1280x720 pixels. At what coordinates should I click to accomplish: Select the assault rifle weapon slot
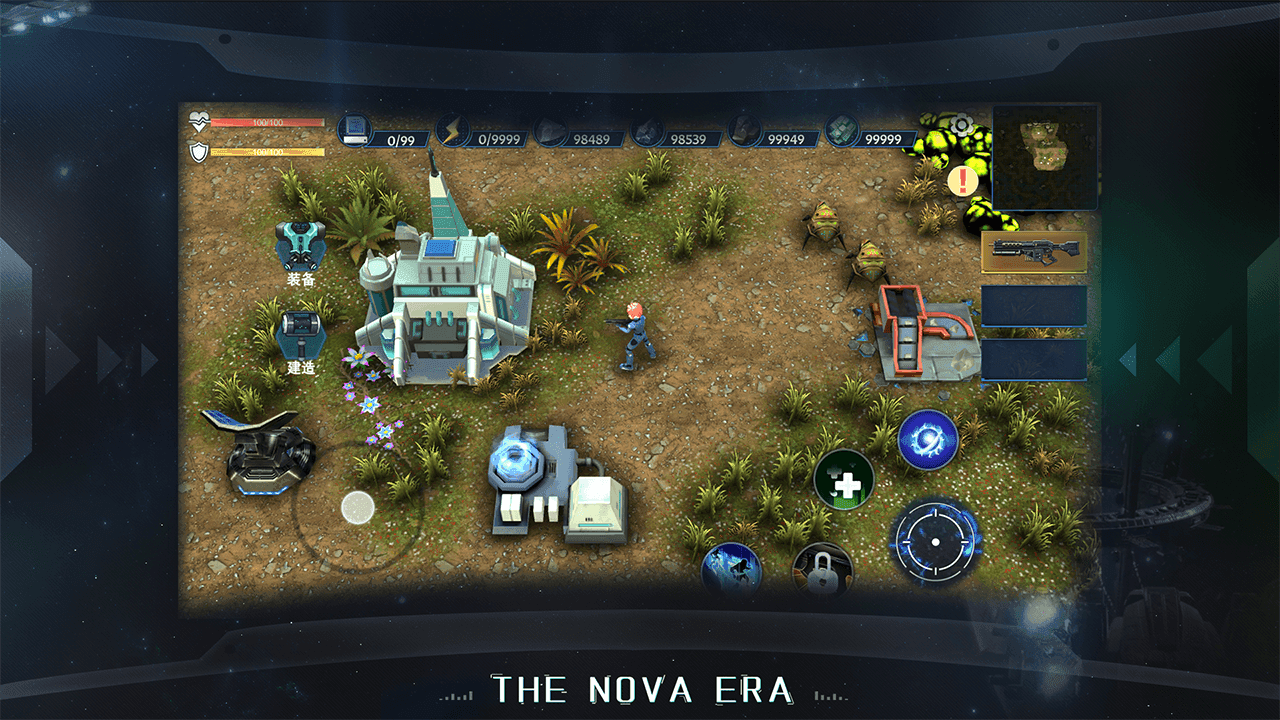click(1034, 253)
